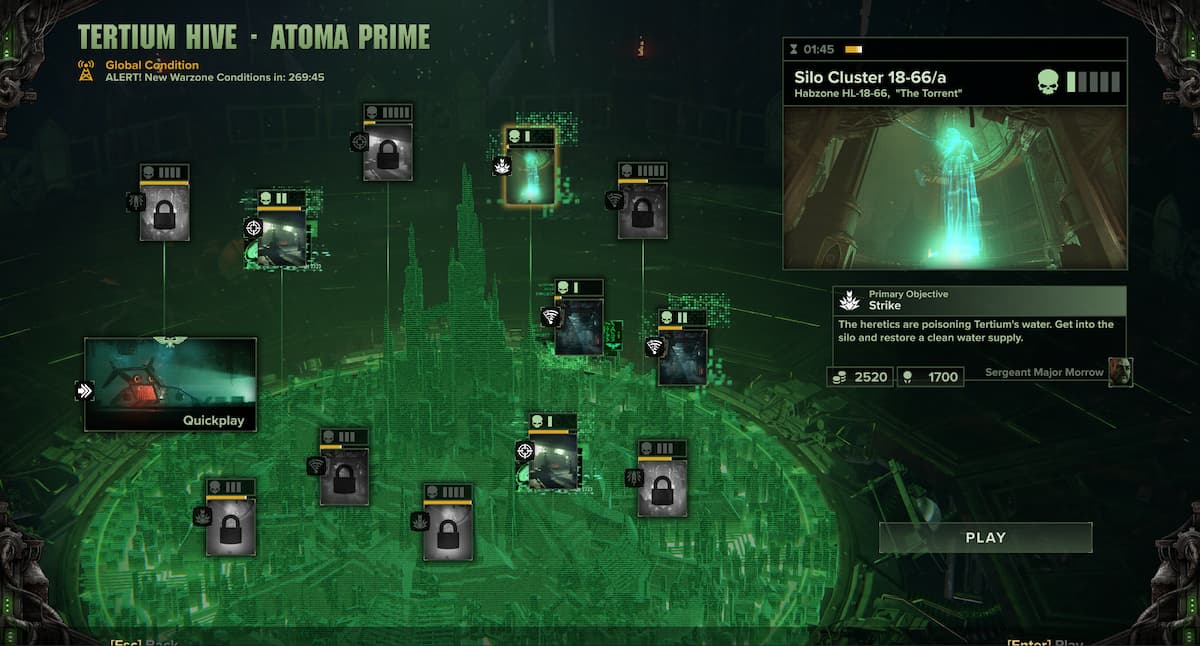Screen dimensions: 1200x646
Task: Select locked insect-icon mission with four difficulty bars
Action: 164,210
